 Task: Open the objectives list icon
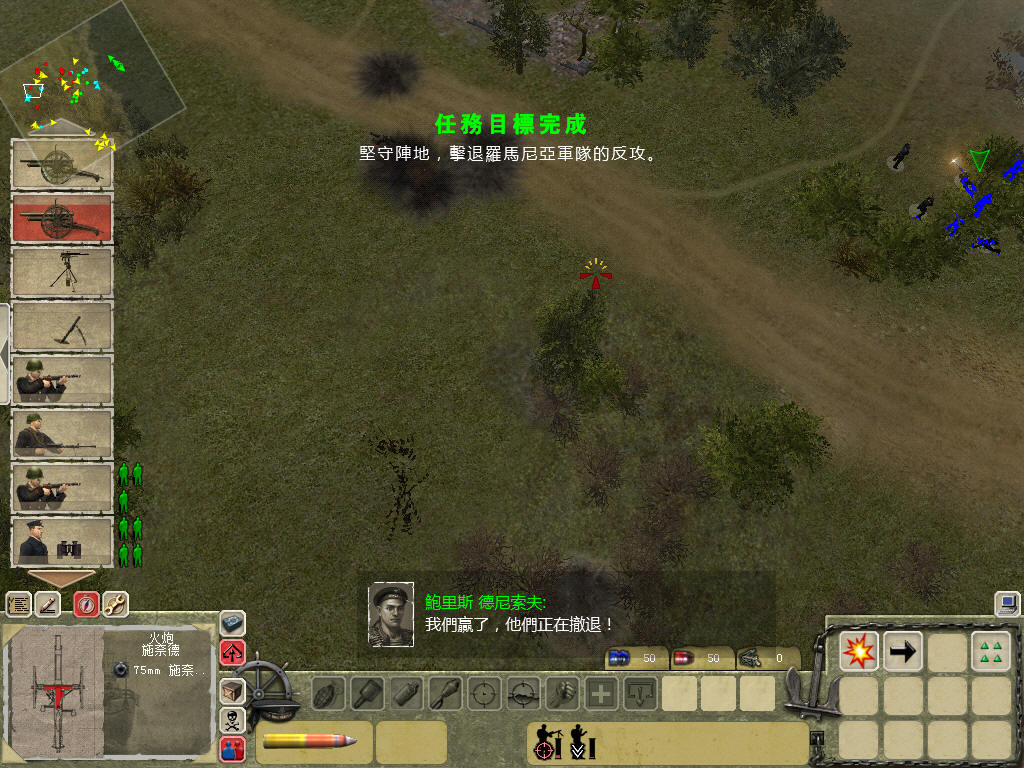[x=19, y=604]
